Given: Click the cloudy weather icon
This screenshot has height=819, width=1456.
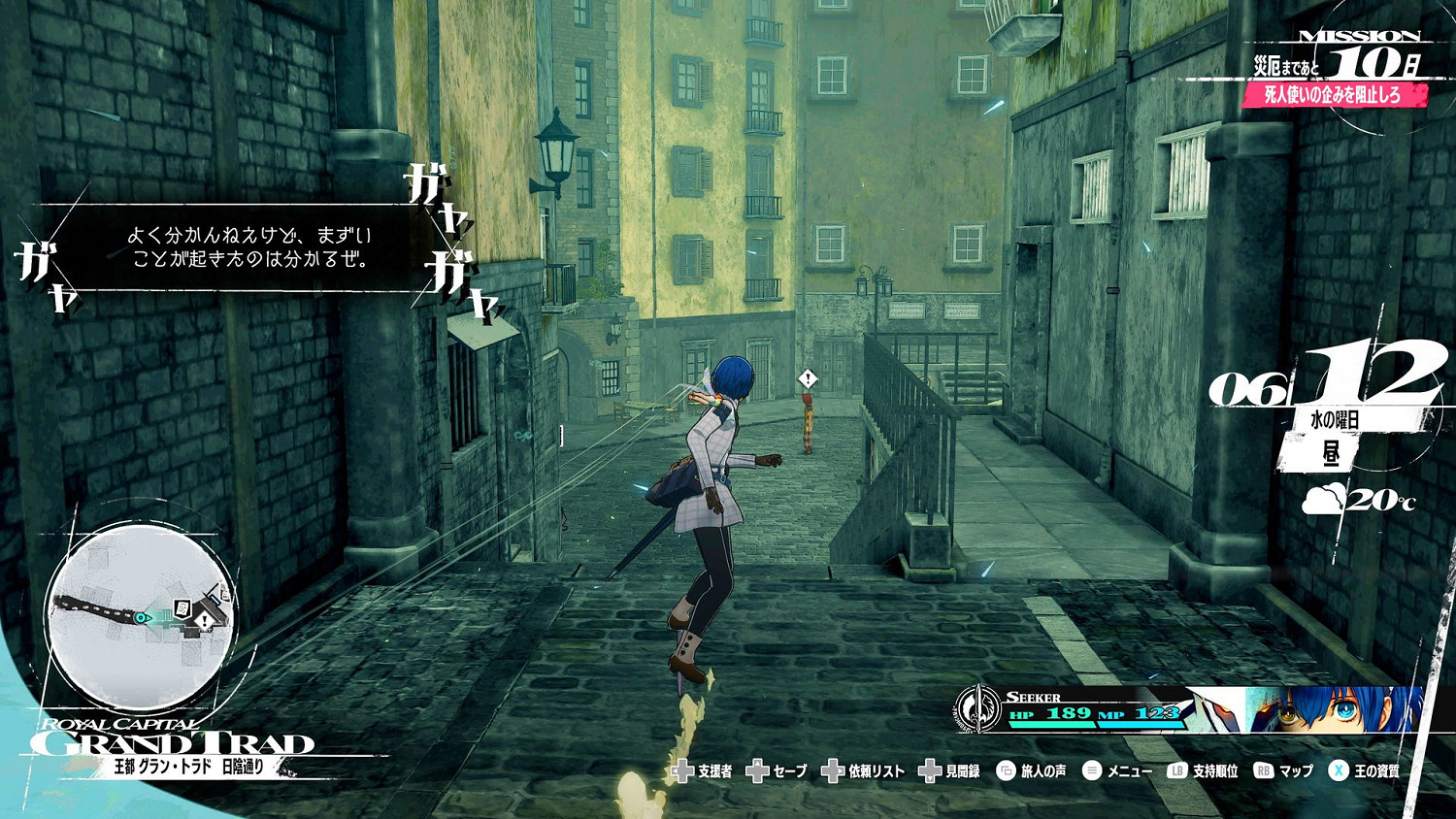Looking at the screenshot, I should pyautogui.click(x=1323, y=500).
